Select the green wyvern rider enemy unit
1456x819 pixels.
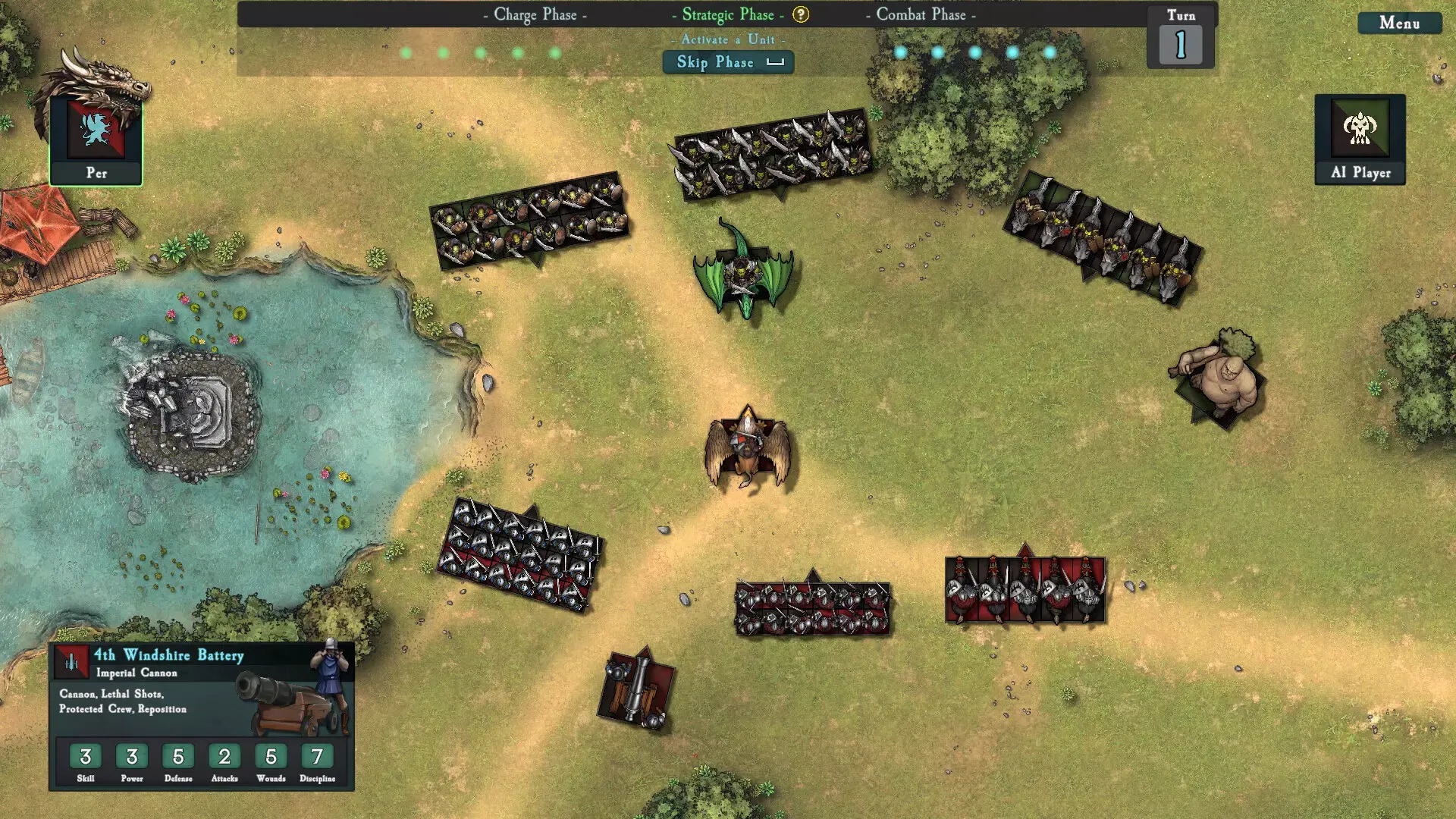[x=743, y=271]
